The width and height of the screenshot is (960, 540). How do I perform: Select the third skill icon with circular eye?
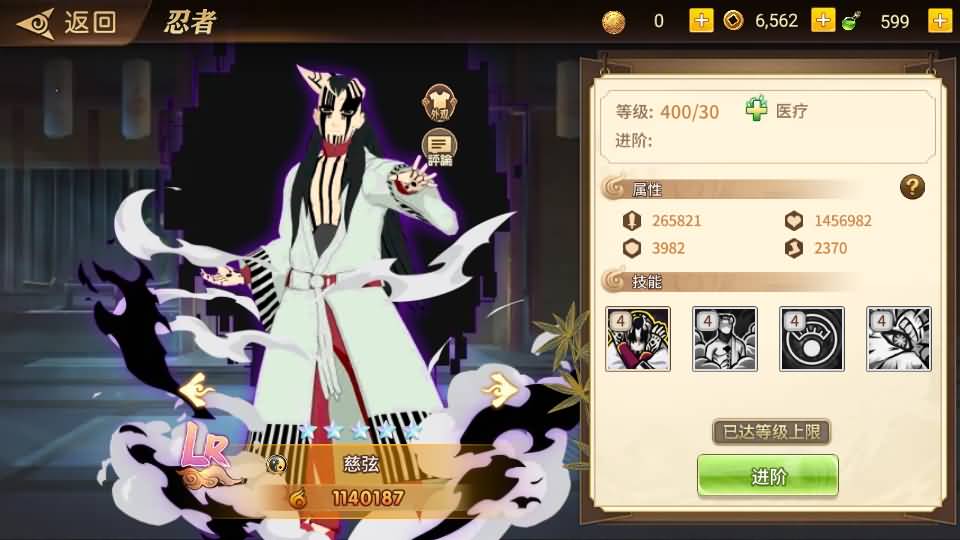[x=812, y=339]
